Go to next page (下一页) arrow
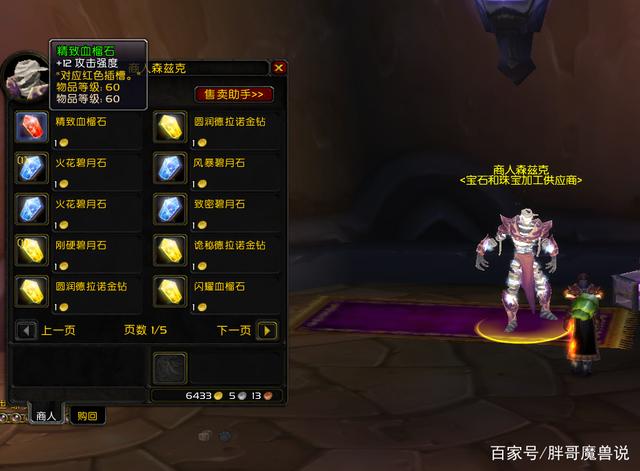Image resolution: width=640 pixels, height=471 pixels. [266, 330]
